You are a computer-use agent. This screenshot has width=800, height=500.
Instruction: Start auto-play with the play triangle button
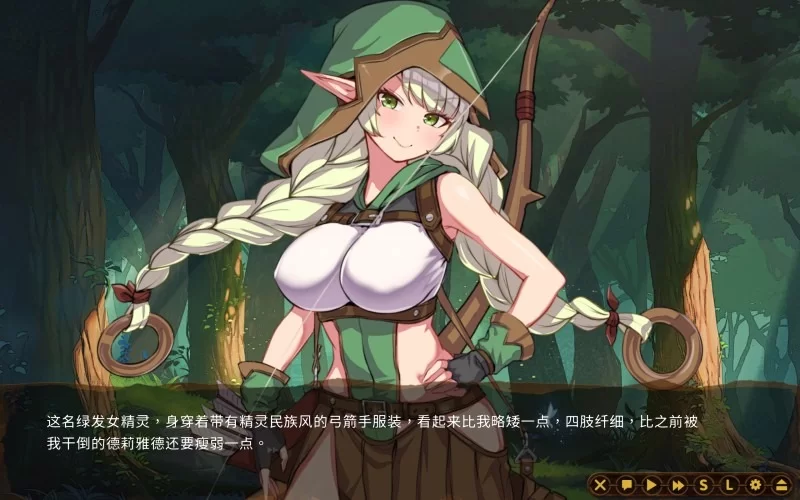pyautogui.click(x=652, y=485)
